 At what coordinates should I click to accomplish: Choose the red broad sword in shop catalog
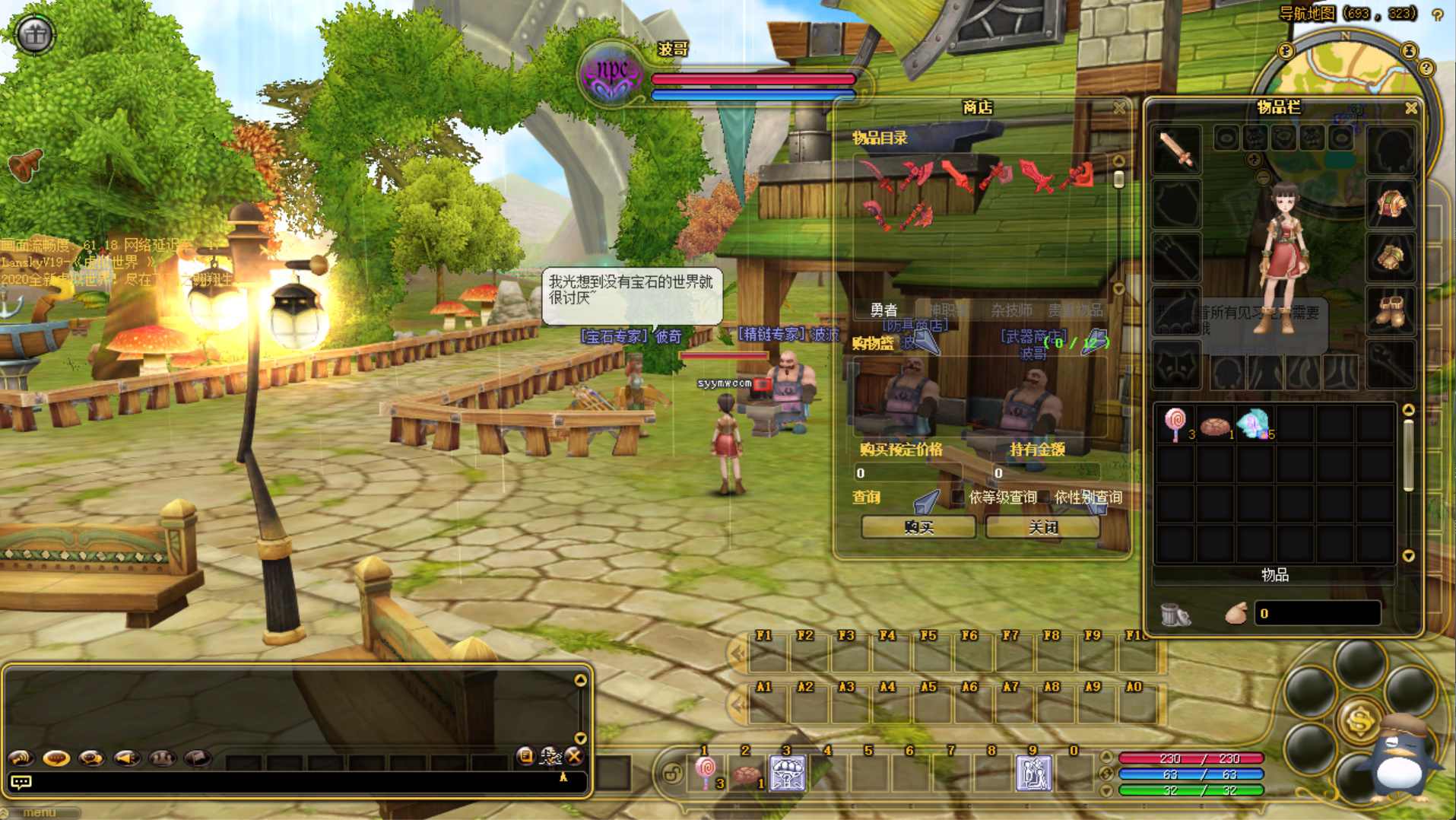pyautogui.click(x=1036, y=176)
